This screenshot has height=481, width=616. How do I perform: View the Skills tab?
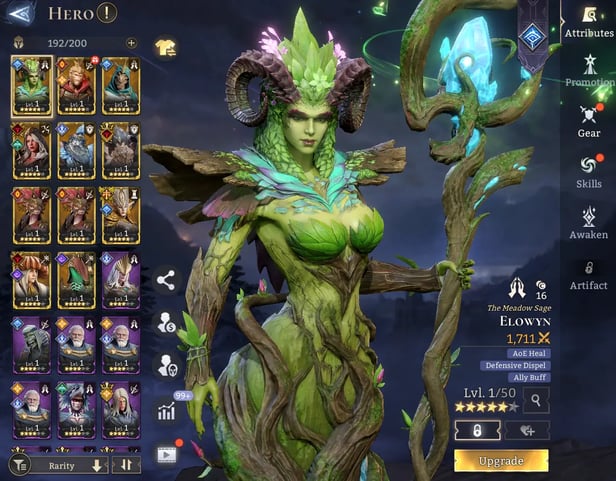tap(589, 171)
